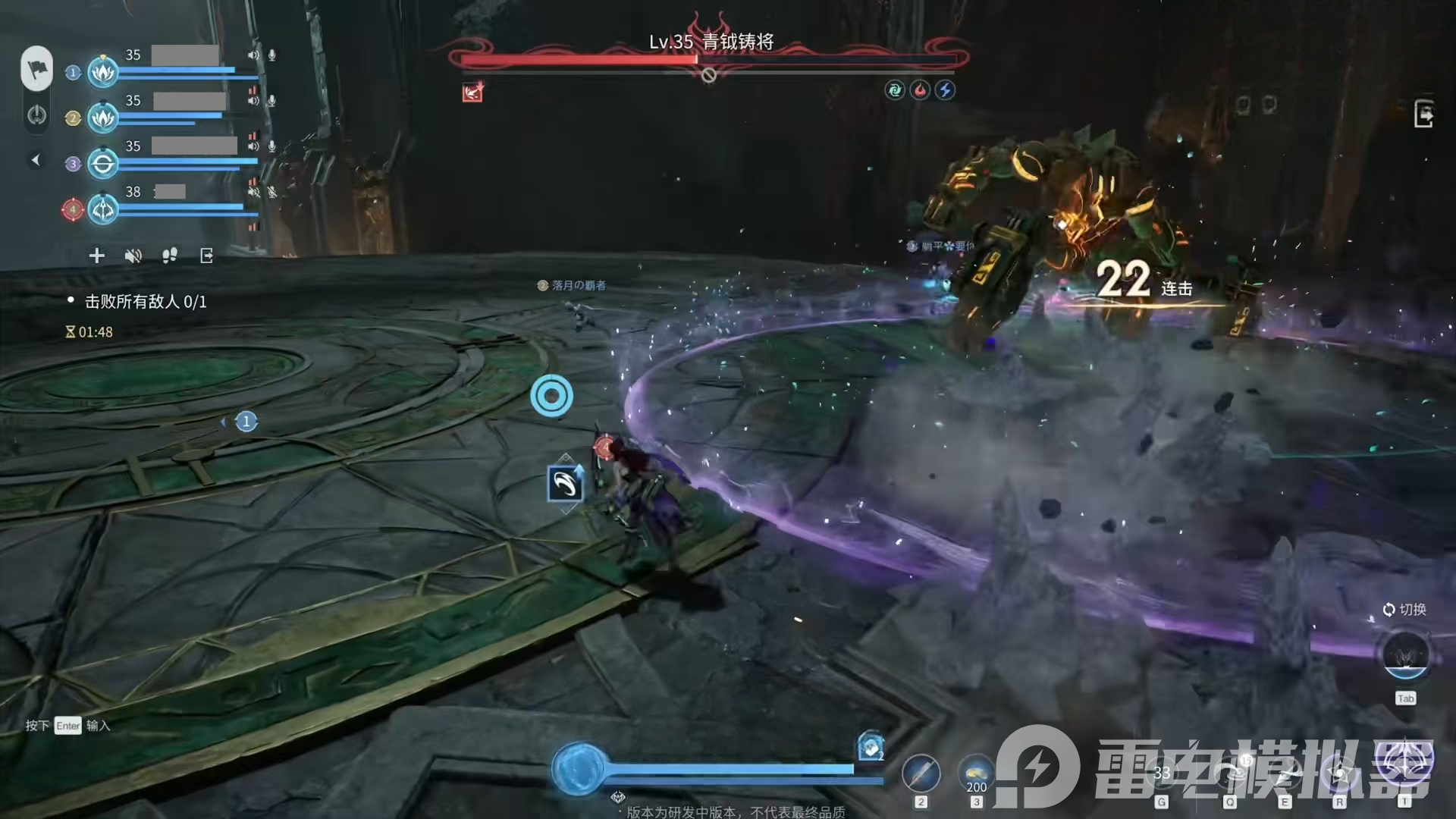The image size is (1456, 819).
Task: Click the red debuff icon under boss bar
Action: [472, 93]
